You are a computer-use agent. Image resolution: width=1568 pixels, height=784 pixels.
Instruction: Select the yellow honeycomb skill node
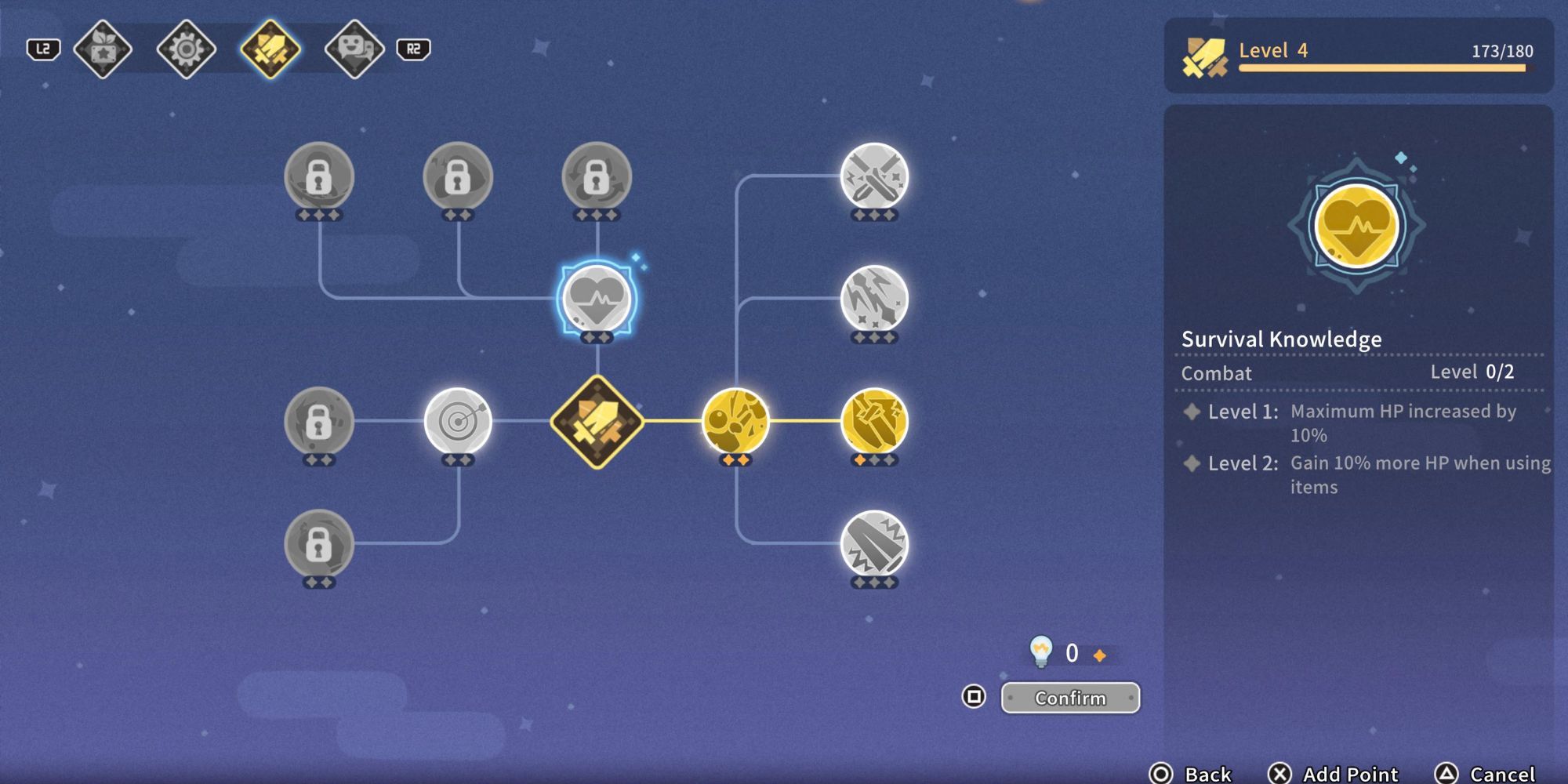735,421
